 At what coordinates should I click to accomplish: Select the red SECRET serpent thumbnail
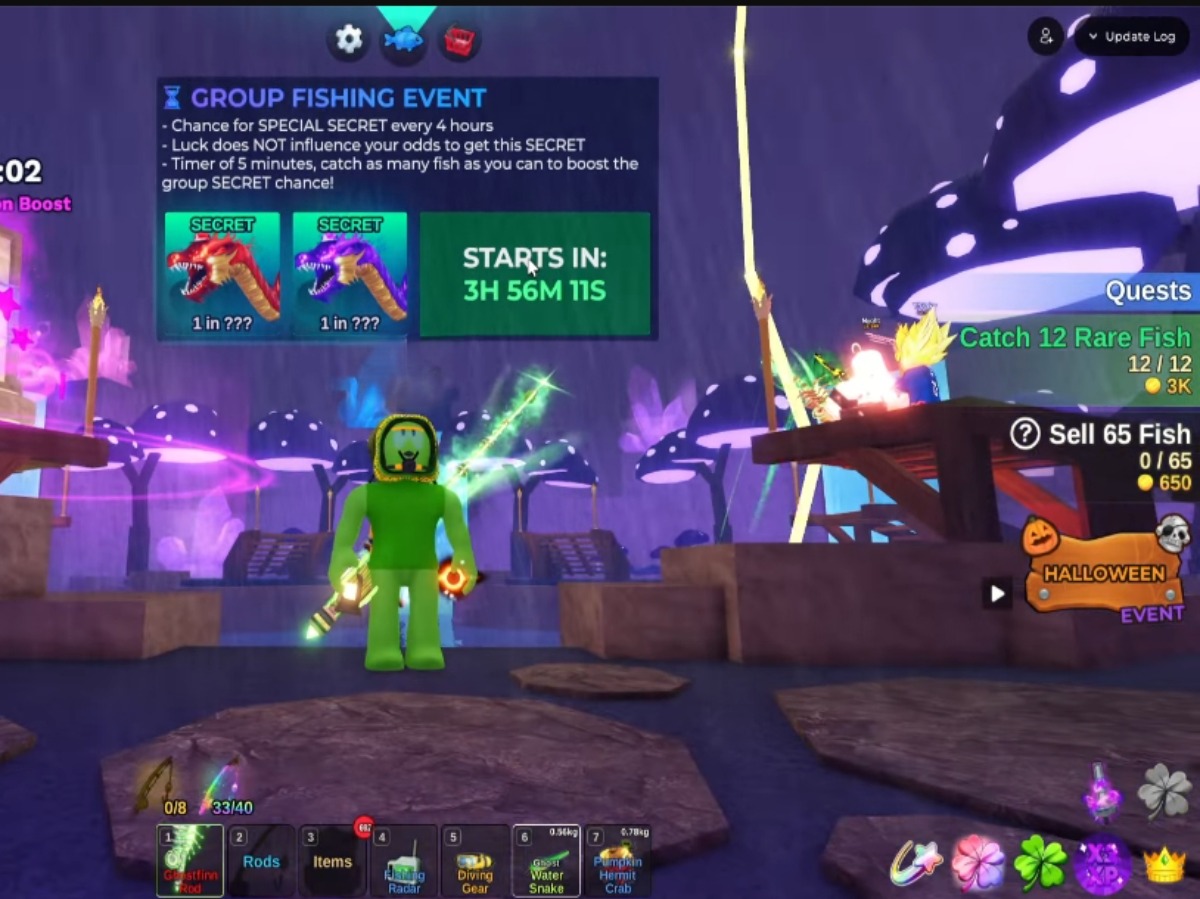click(222, 273)
